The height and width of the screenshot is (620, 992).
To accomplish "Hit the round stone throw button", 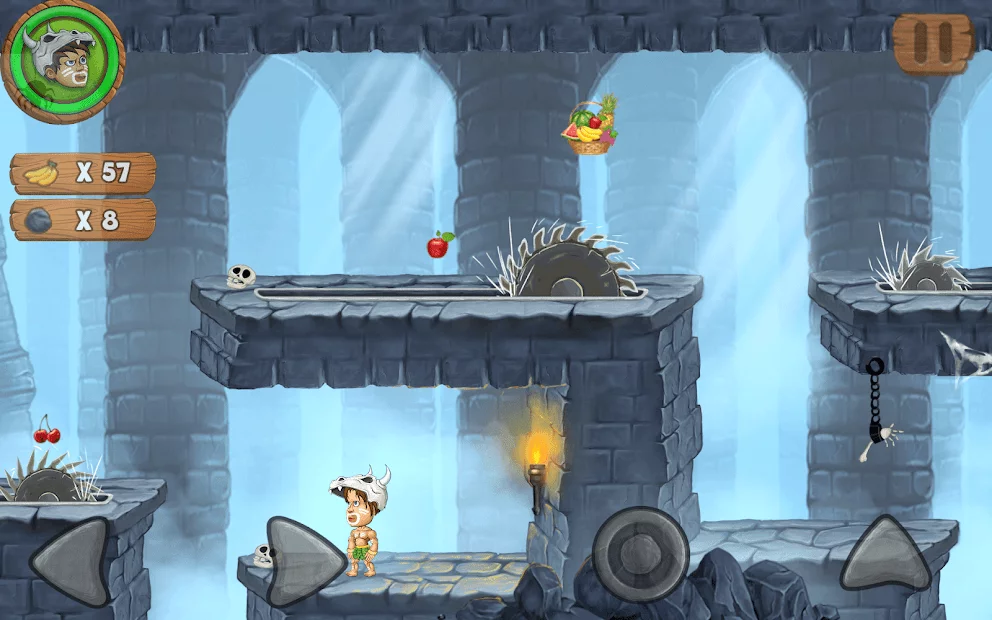I will [640, 554].
